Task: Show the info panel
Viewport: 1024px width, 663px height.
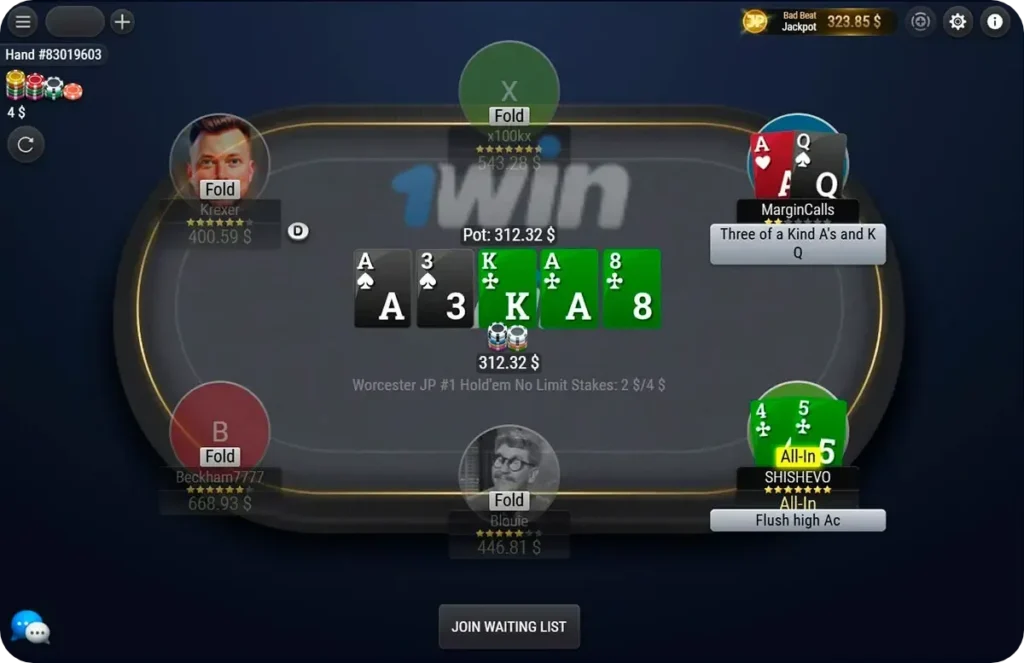Action: (995, 21)
